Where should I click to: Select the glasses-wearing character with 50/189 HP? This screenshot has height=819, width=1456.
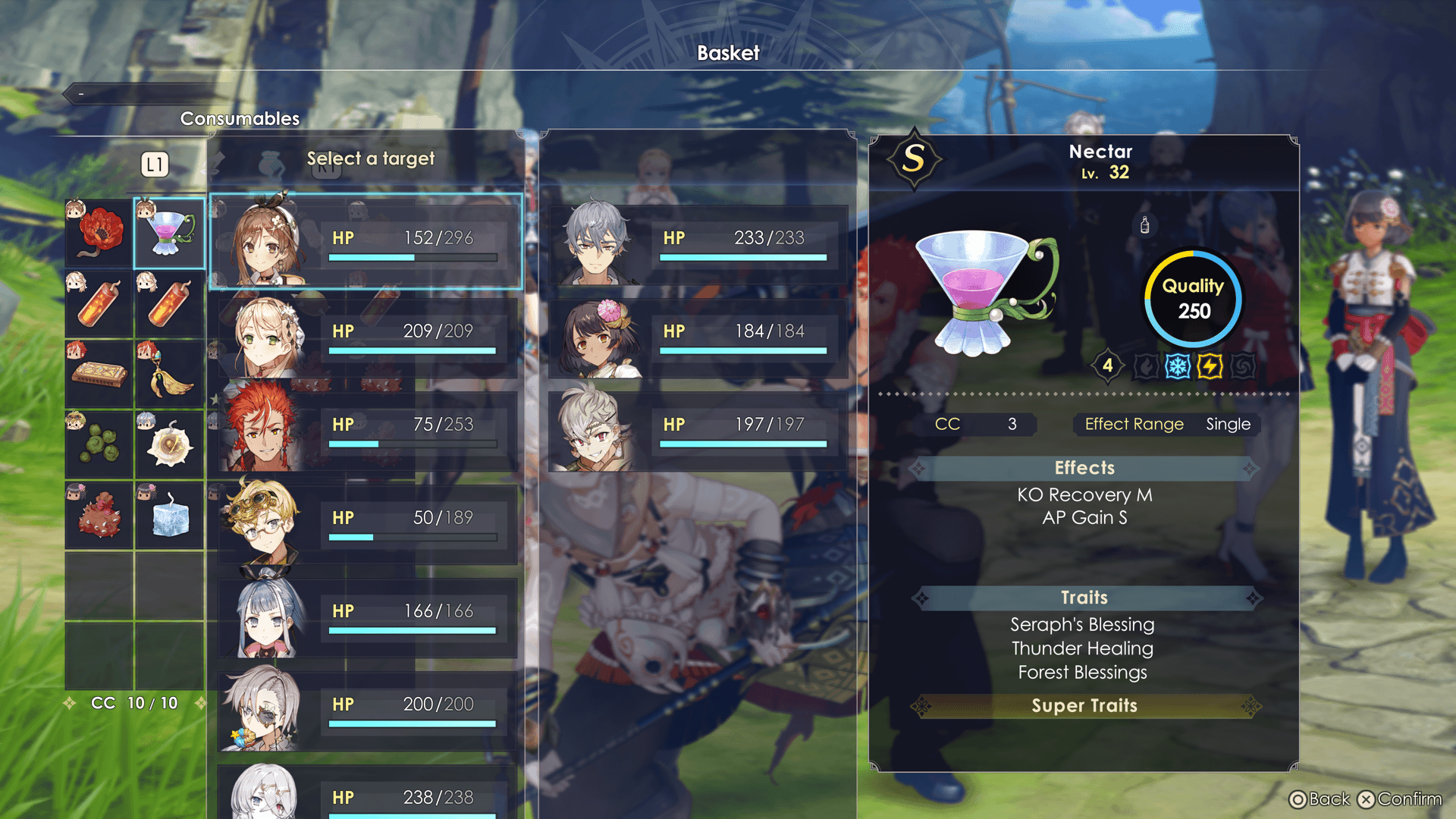coord(366,521)
